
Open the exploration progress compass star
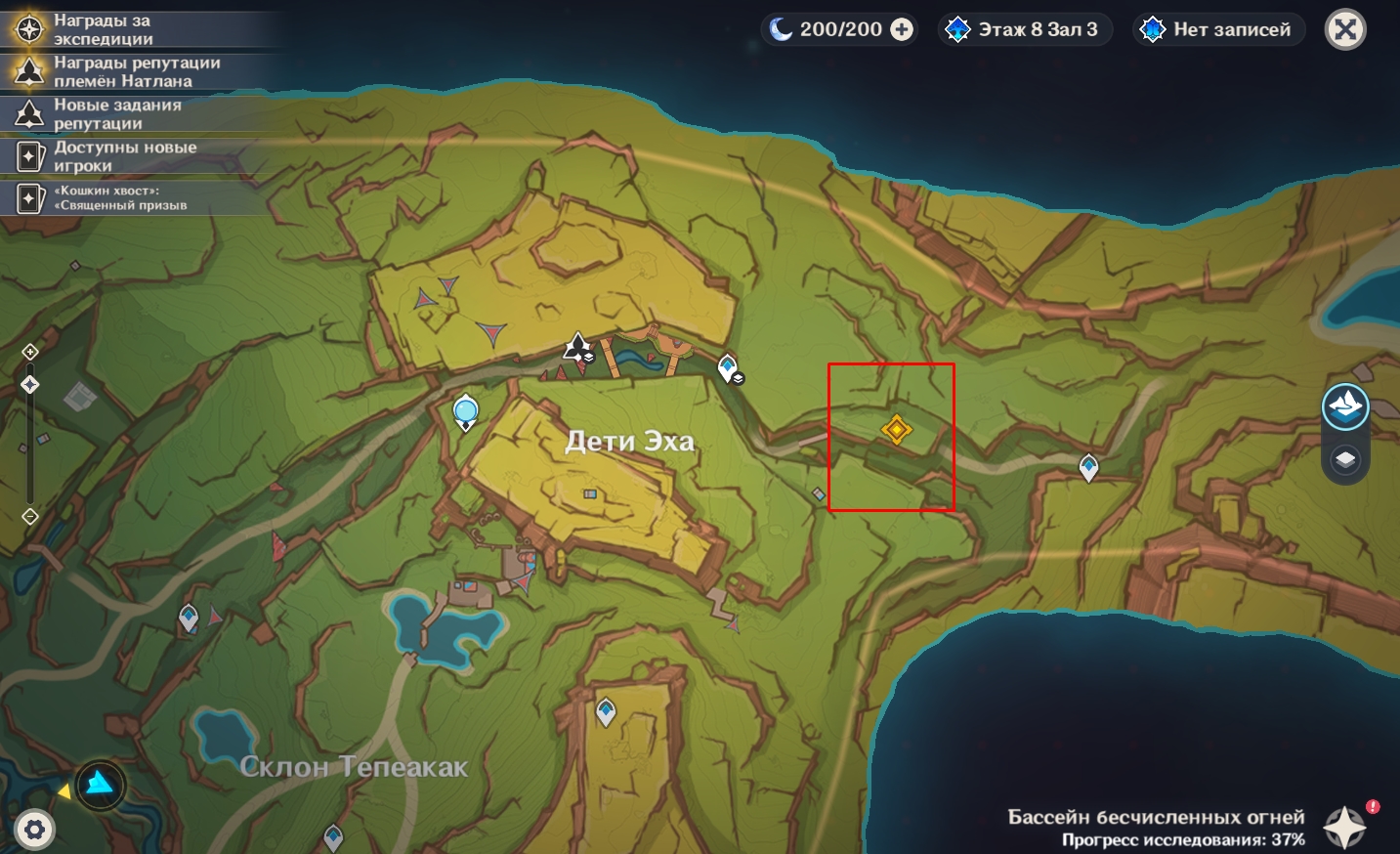click(x=1344, y=827)
